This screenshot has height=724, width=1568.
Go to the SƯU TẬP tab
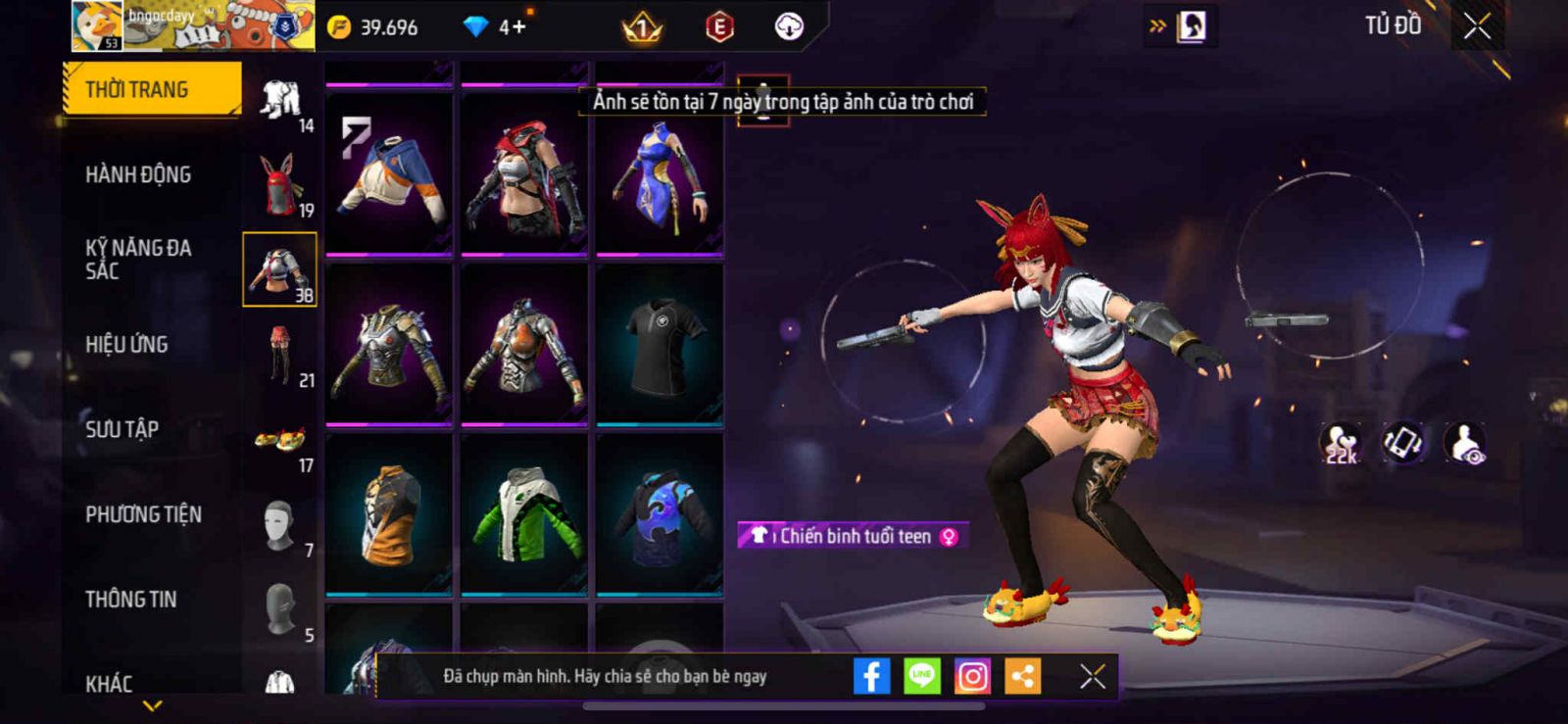(122, 429)
